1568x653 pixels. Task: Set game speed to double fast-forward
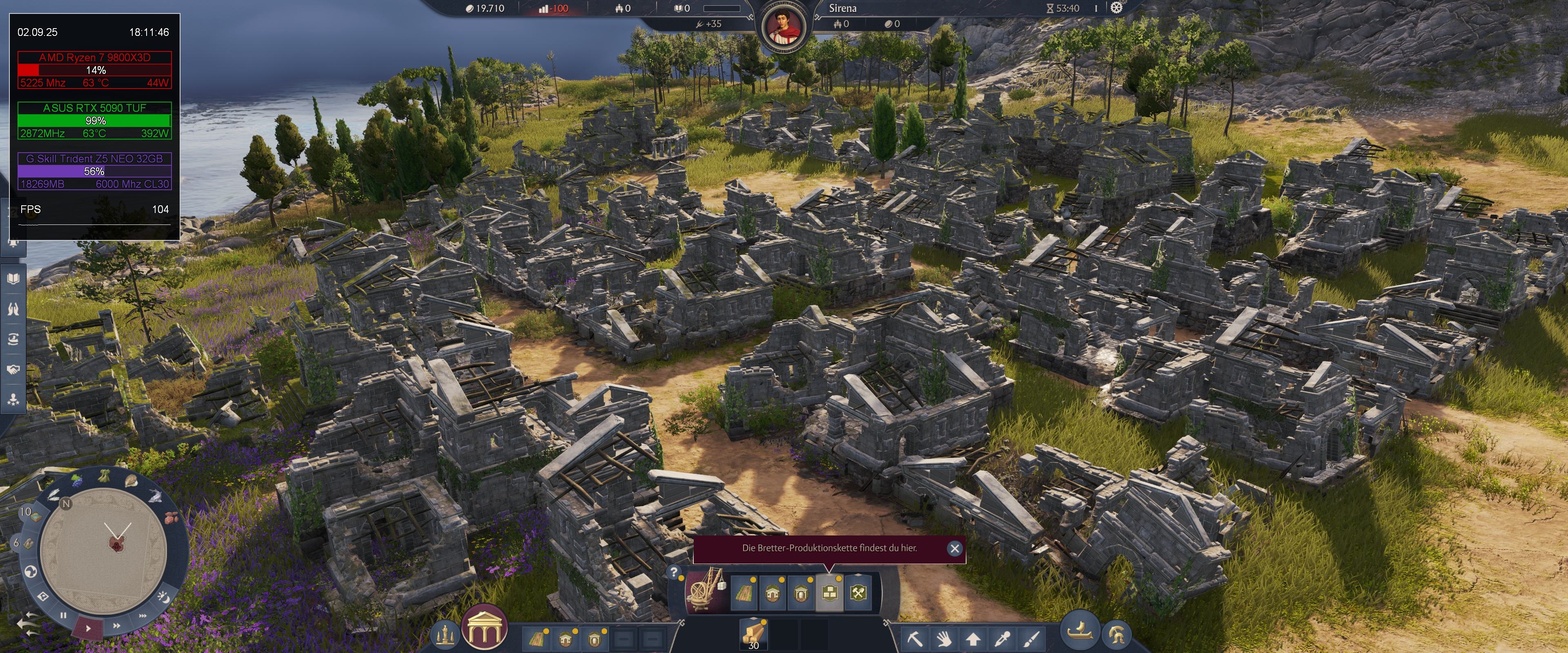[x=116, y=625]
